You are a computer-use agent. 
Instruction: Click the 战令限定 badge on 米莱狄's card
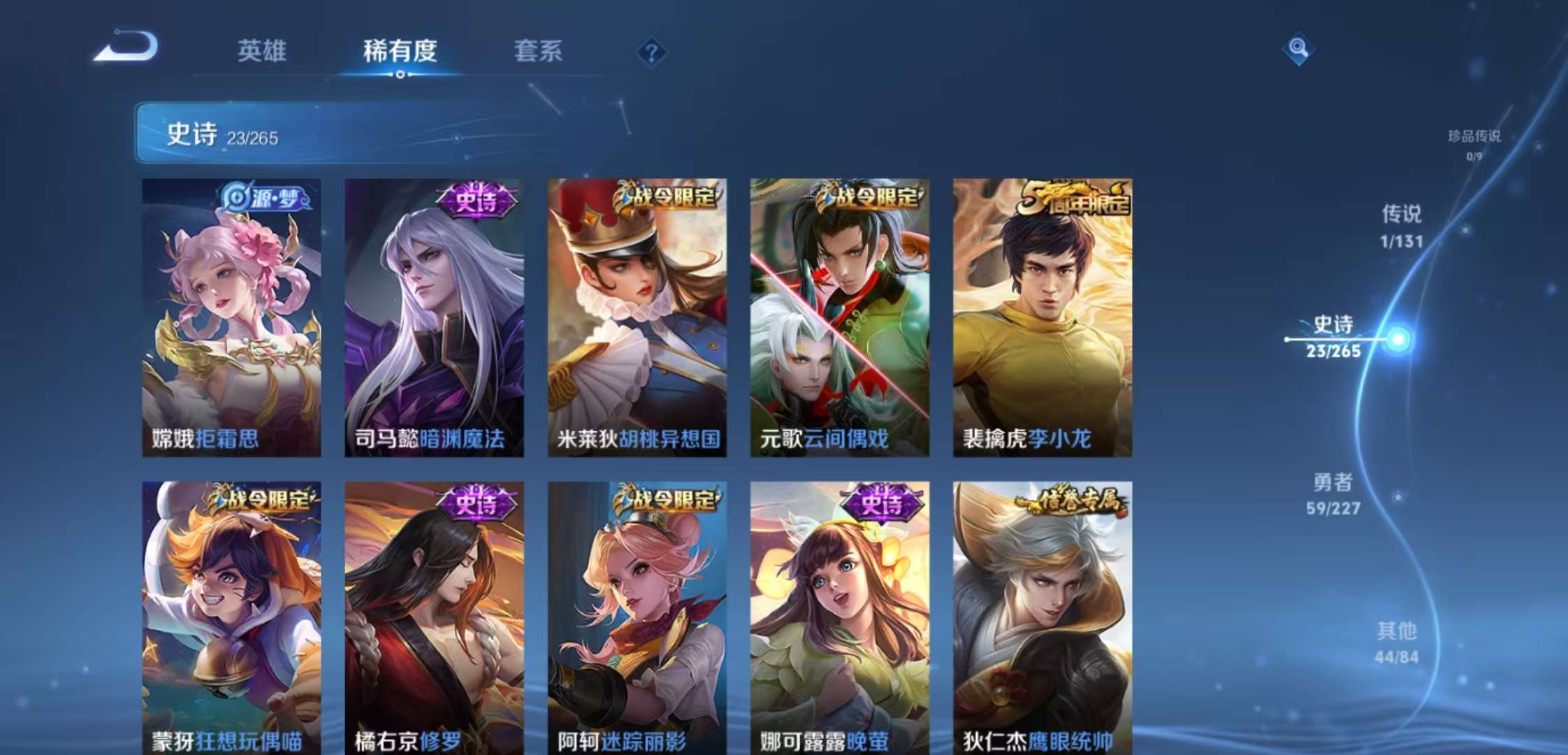coord(669,196)
